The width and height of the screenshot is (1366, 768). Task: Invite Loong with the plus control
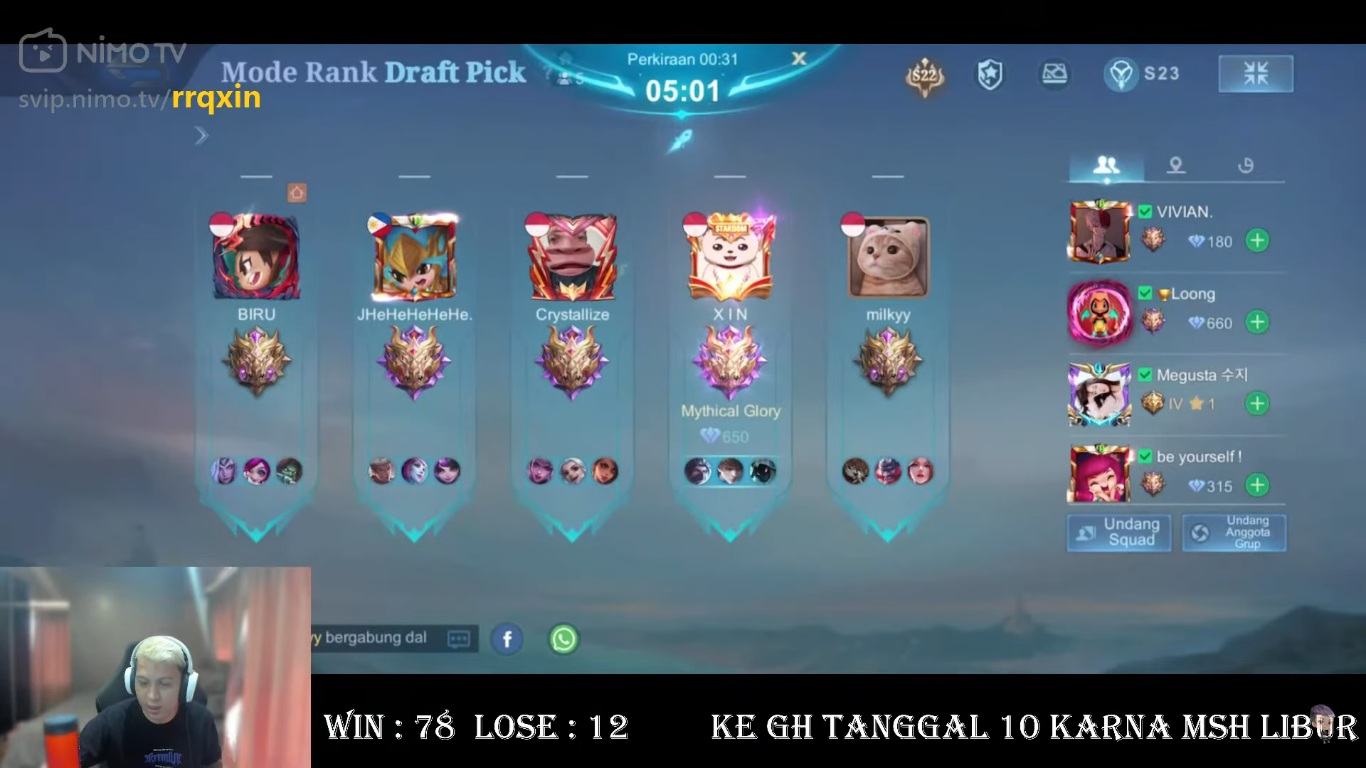[x=1256, y=322]
